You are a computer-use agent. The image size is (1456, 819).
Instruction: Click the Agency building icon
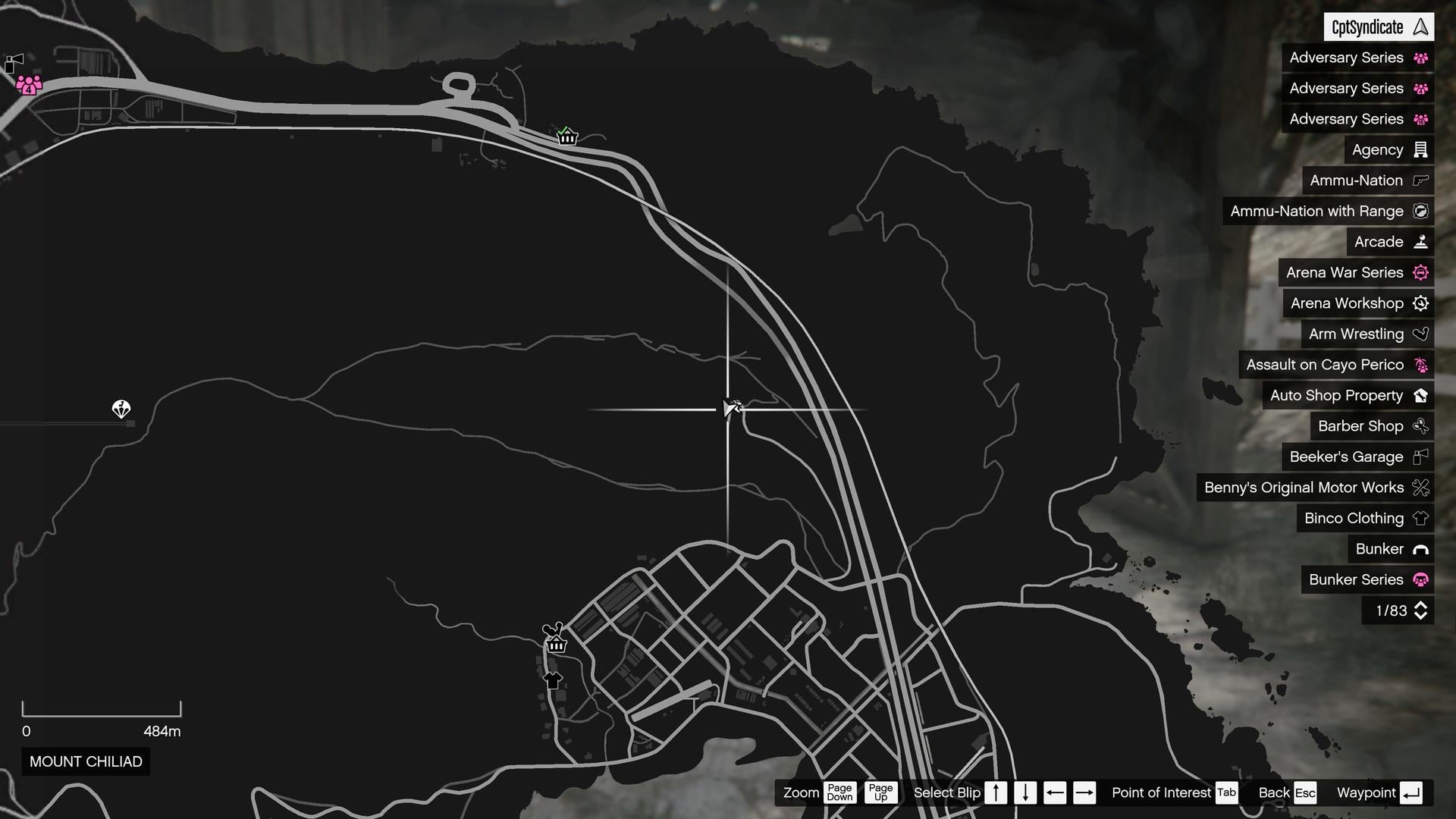[1421, 149]
